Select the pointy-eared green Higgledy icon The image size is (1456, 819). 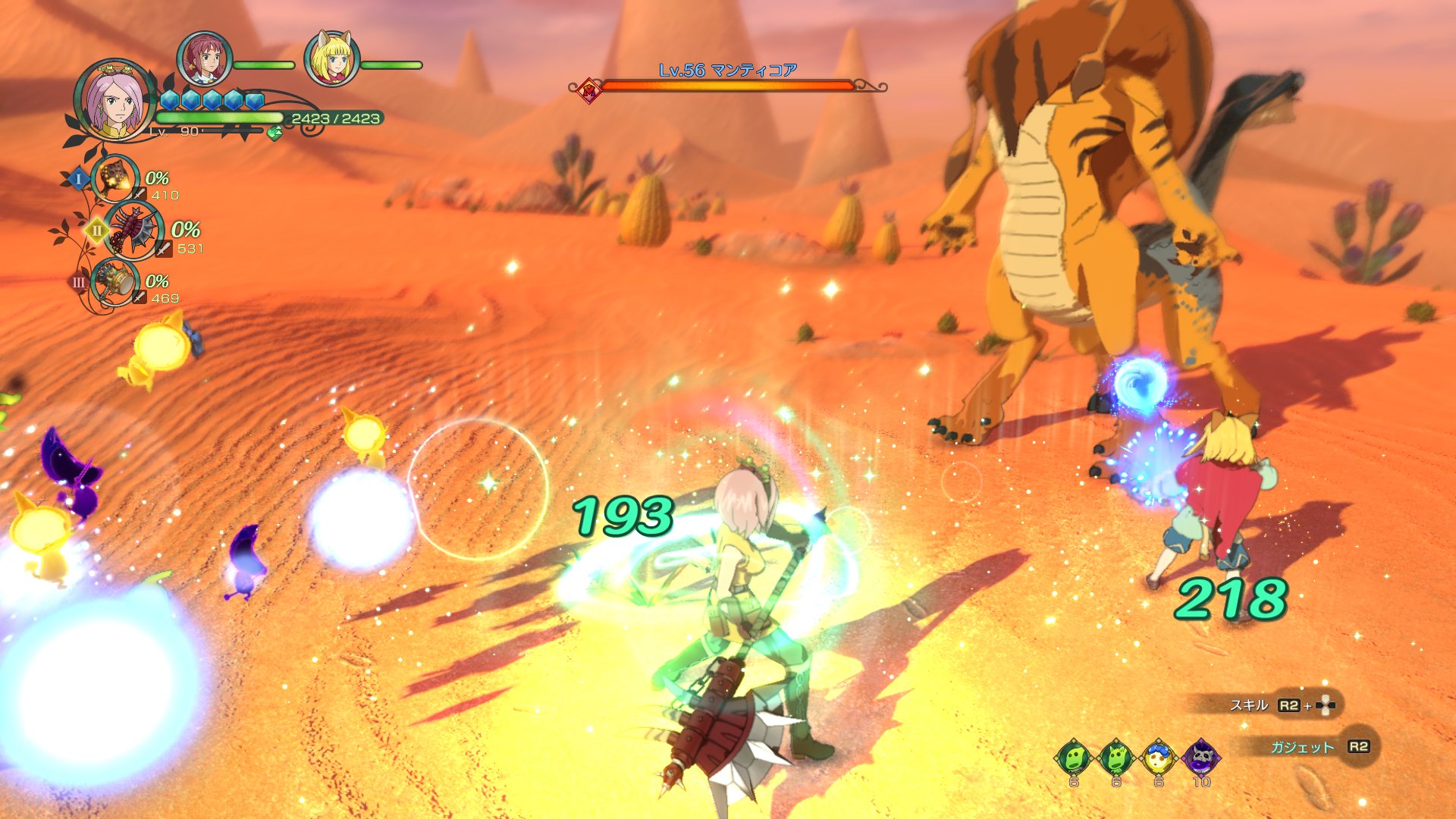pos(1116,757)
